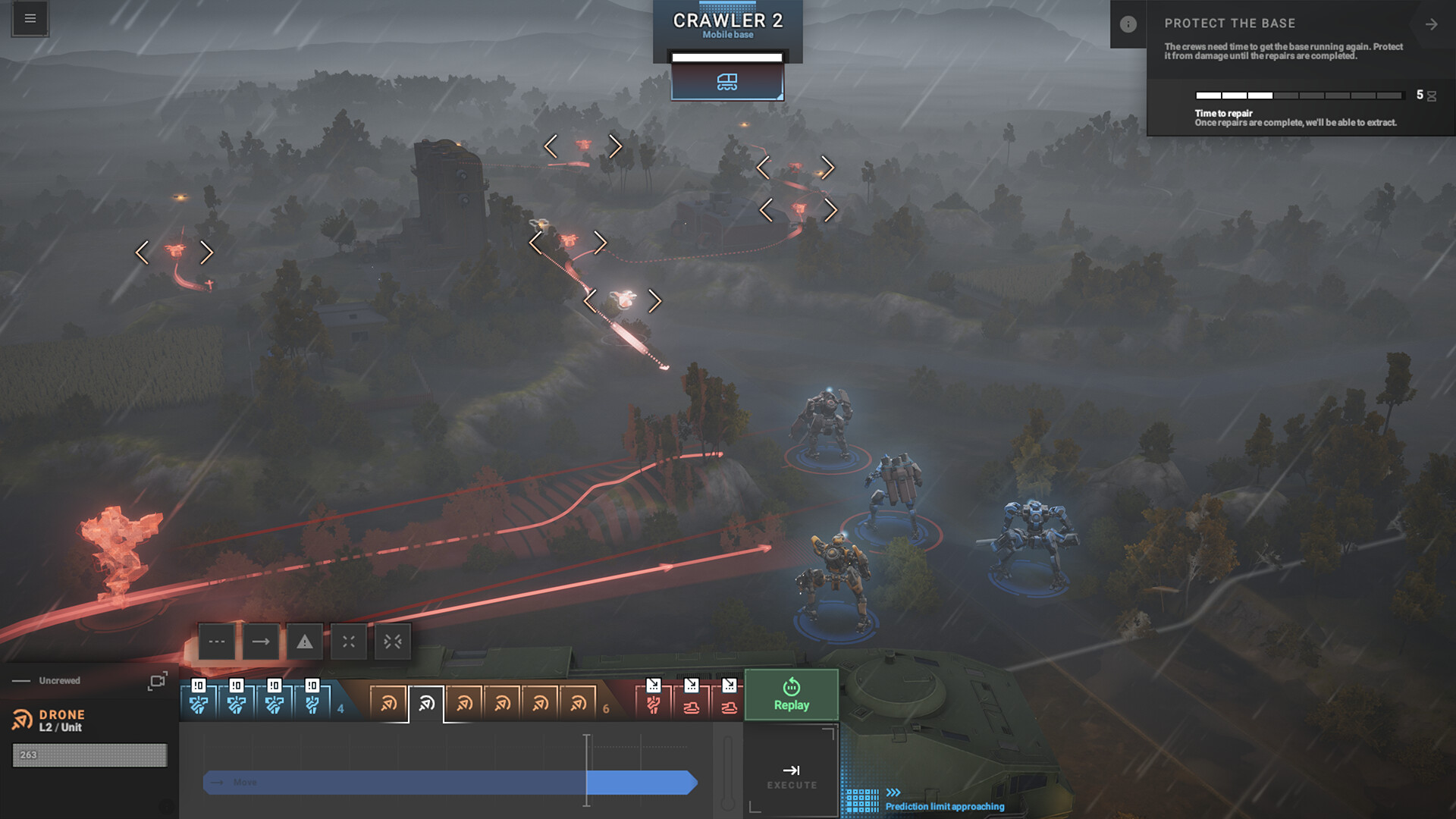The height and width of the screenshot is (819, 1456).
Task: Select the white highlighted drone unit tab
Action: point(426,704)
